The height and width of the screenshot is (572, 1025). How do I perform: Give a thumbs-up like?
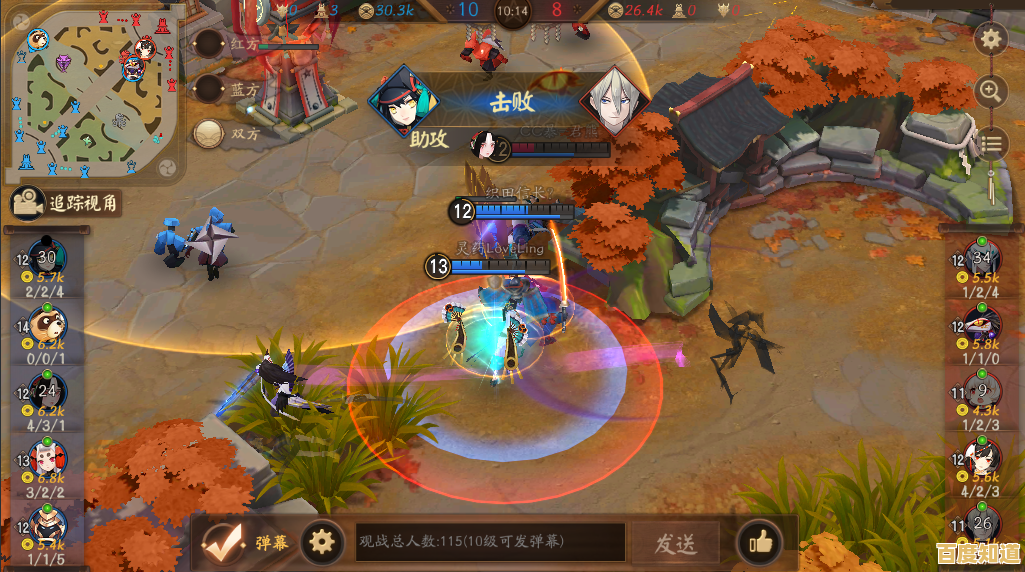pyautogui.click(x=760, y=543)
